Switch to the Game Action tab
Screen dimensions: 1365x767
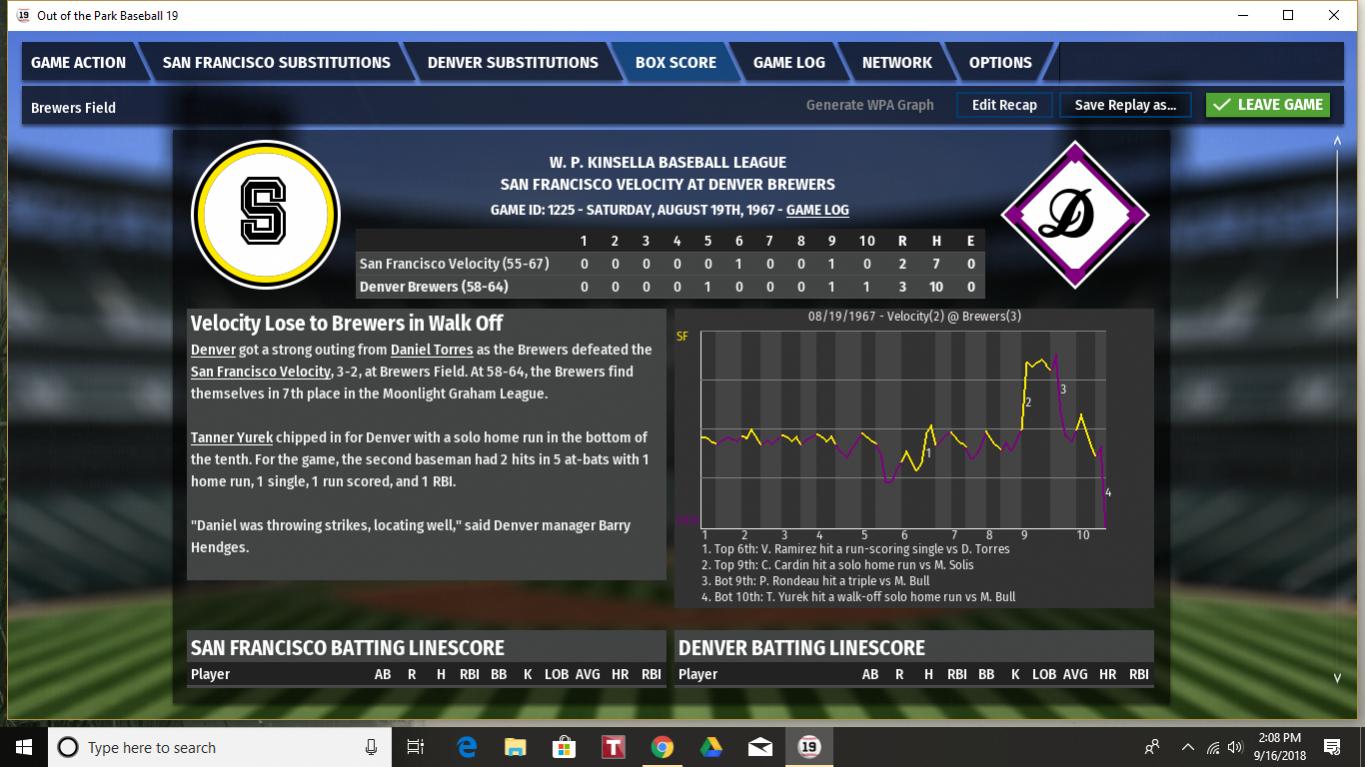coord(78,62)
